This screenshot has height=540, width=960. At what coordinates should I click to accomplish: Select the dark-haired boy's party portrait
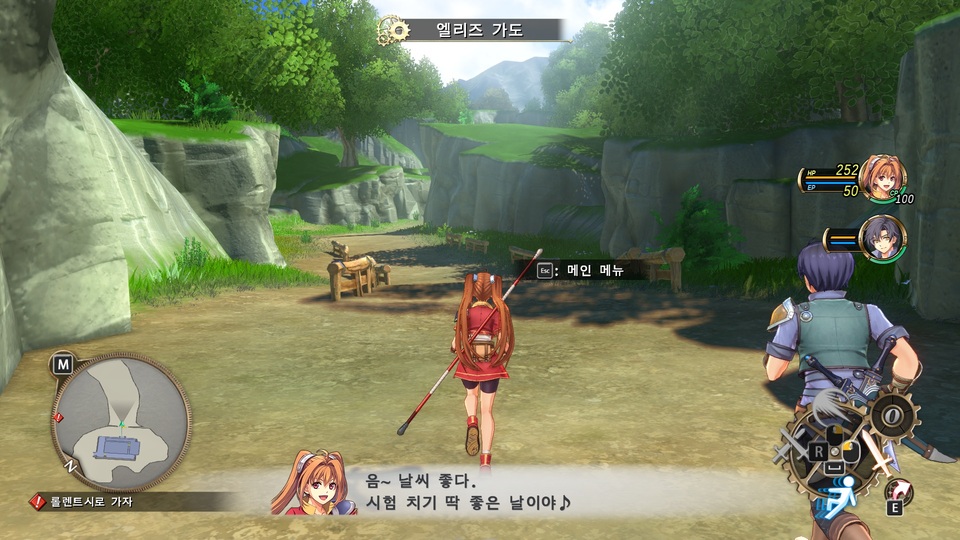[x=882, y=239]
